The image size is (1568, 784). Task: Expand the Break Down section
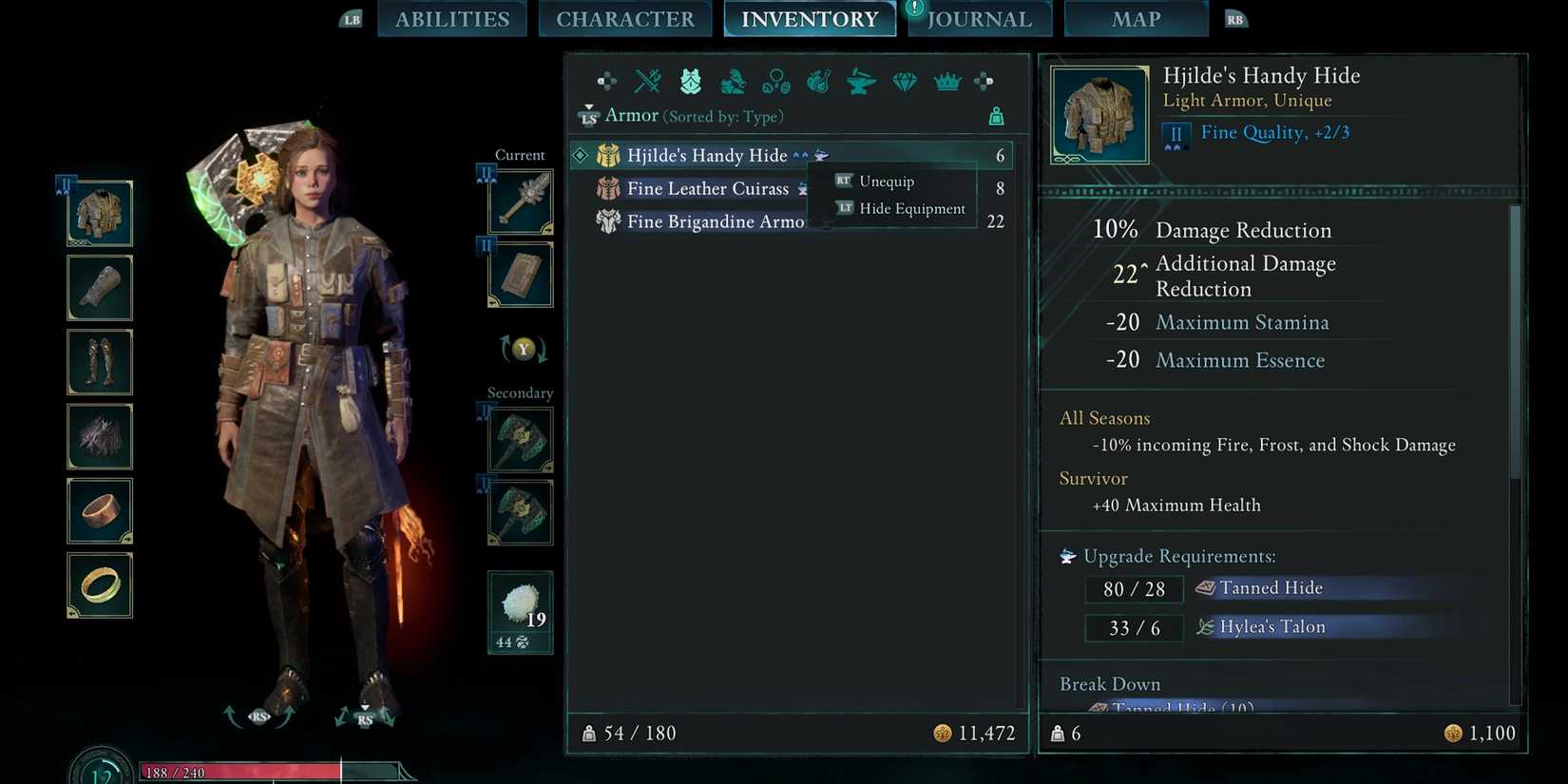pos(1109,683)
